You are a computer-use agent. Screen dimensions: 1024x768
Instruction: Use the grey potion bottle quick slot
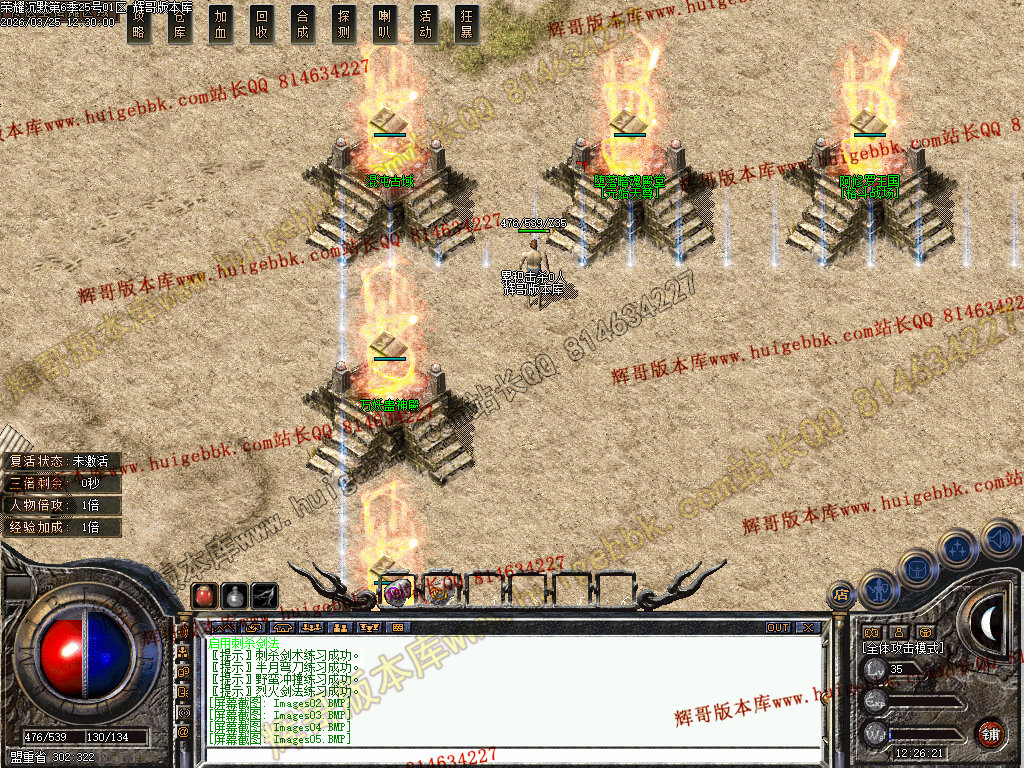234,595
